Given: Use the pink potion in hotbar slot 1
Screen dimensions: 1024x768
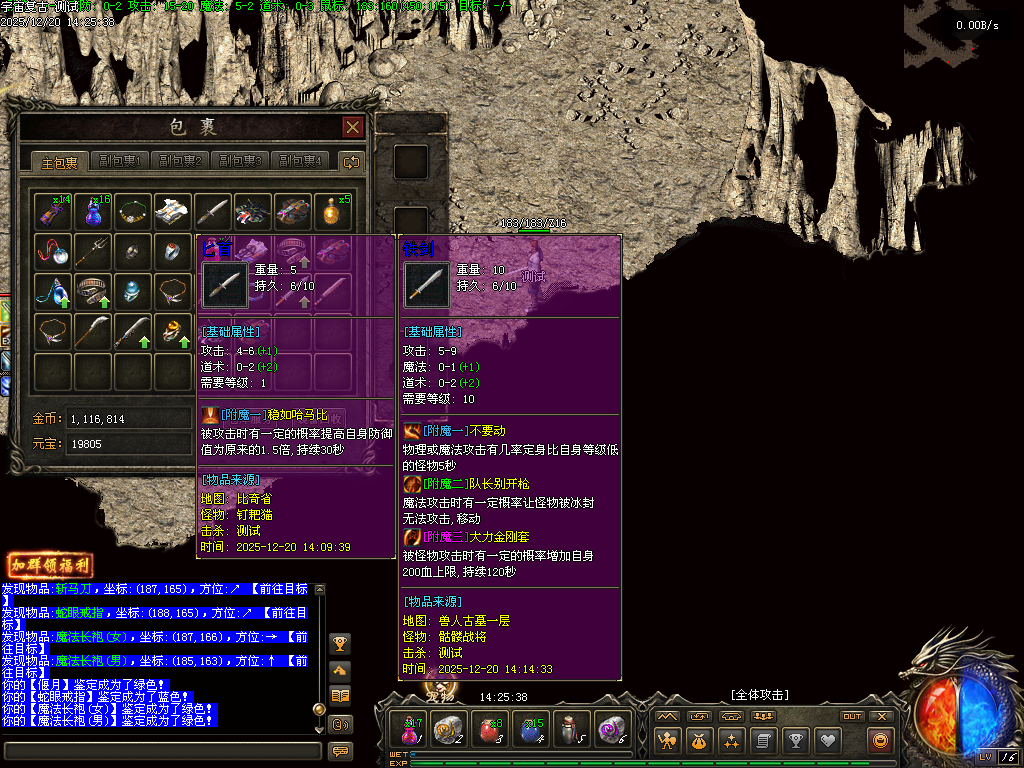Looking at the screenshot, I should [x=410, y=730].
